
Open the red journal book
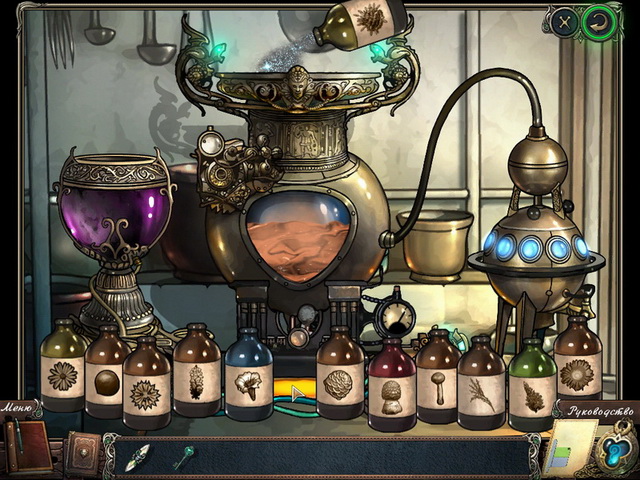click(26, 446)
